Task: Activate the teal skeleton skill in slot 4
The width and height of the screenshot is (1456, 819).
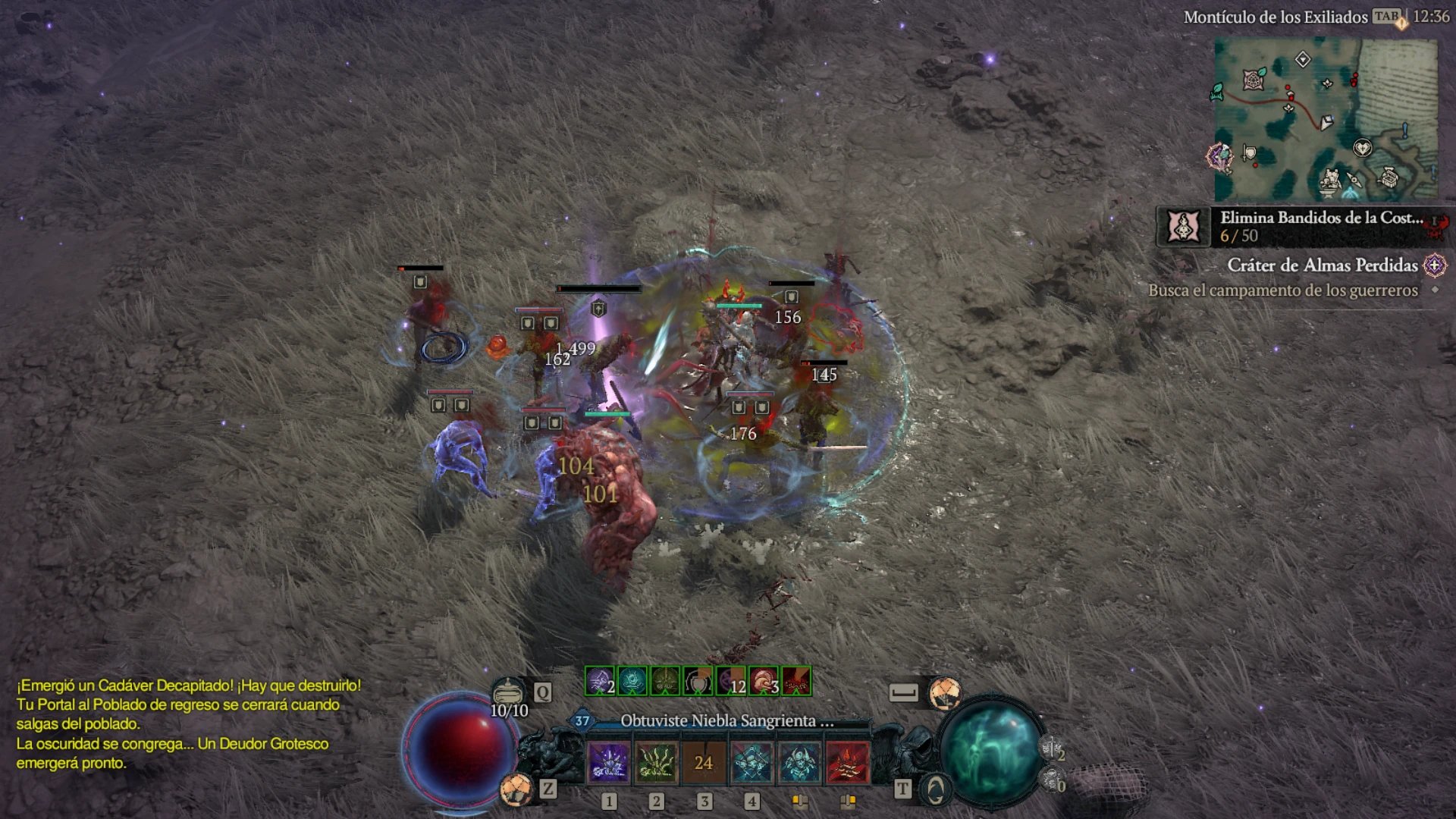Action: coord(752,762)
